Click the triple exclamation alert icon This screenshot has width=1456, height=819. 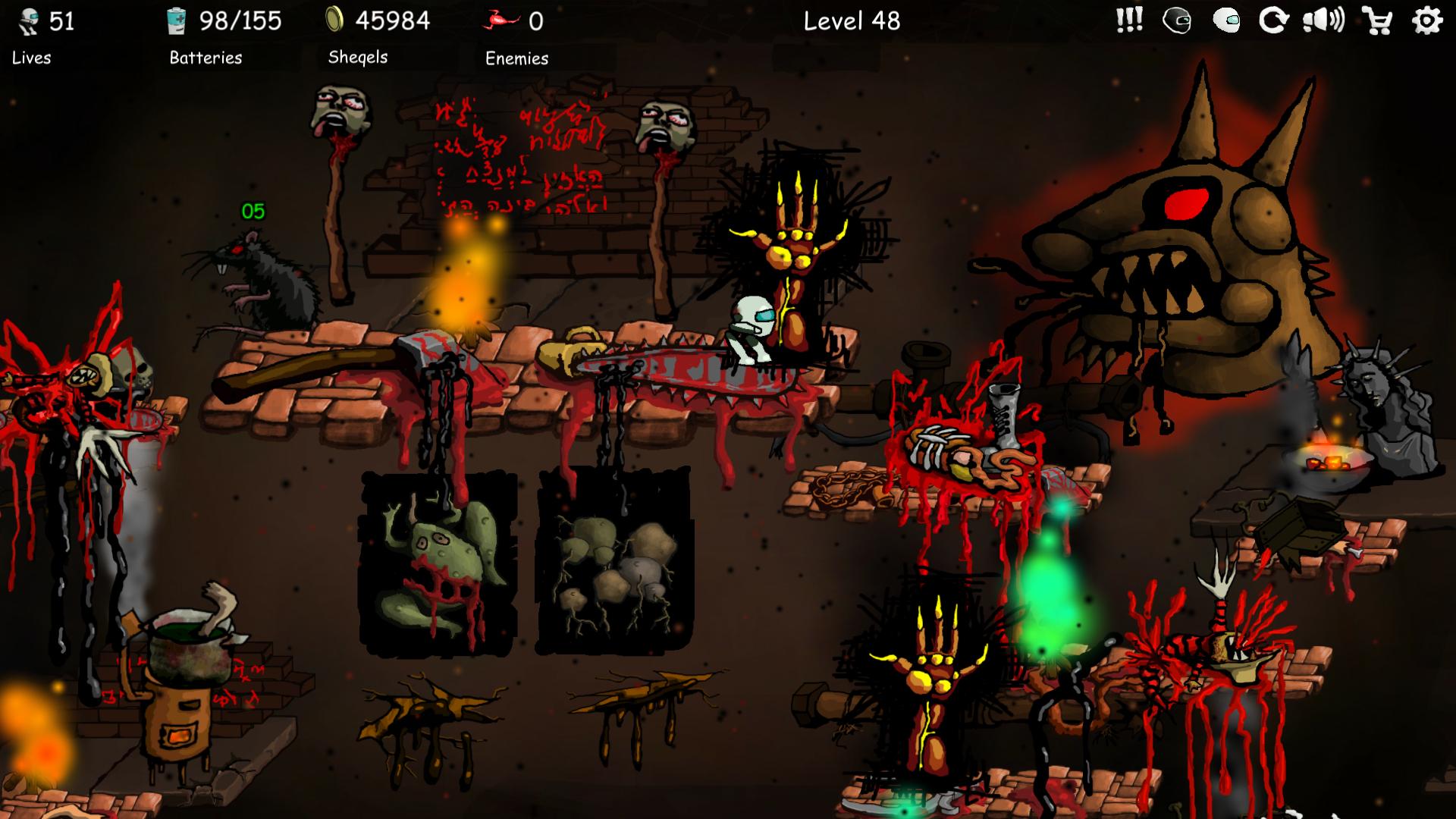(1128, 21)
